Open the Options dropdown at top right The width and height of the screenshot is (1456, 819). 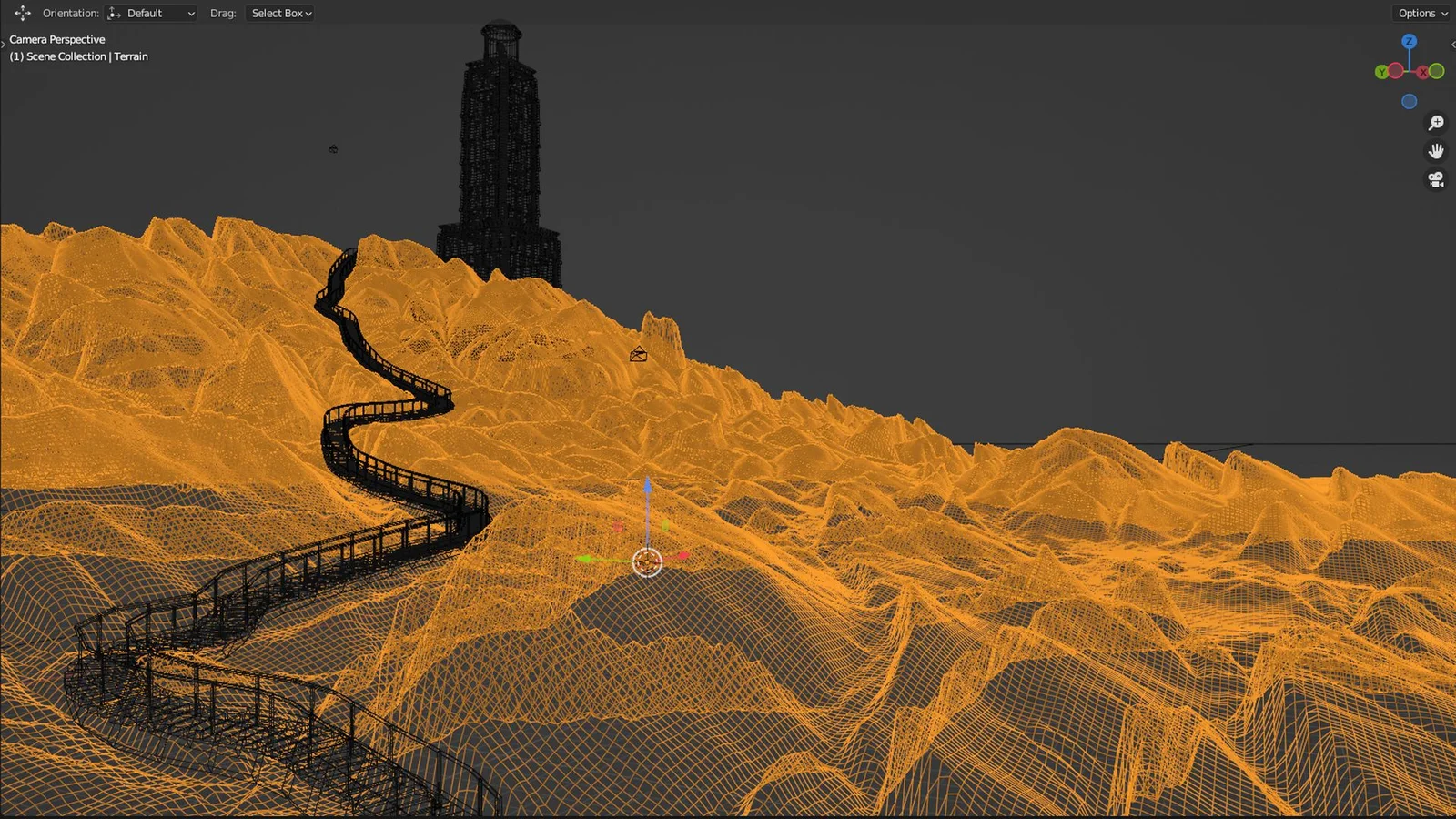pyautogui.click(x=1421, y=13)
